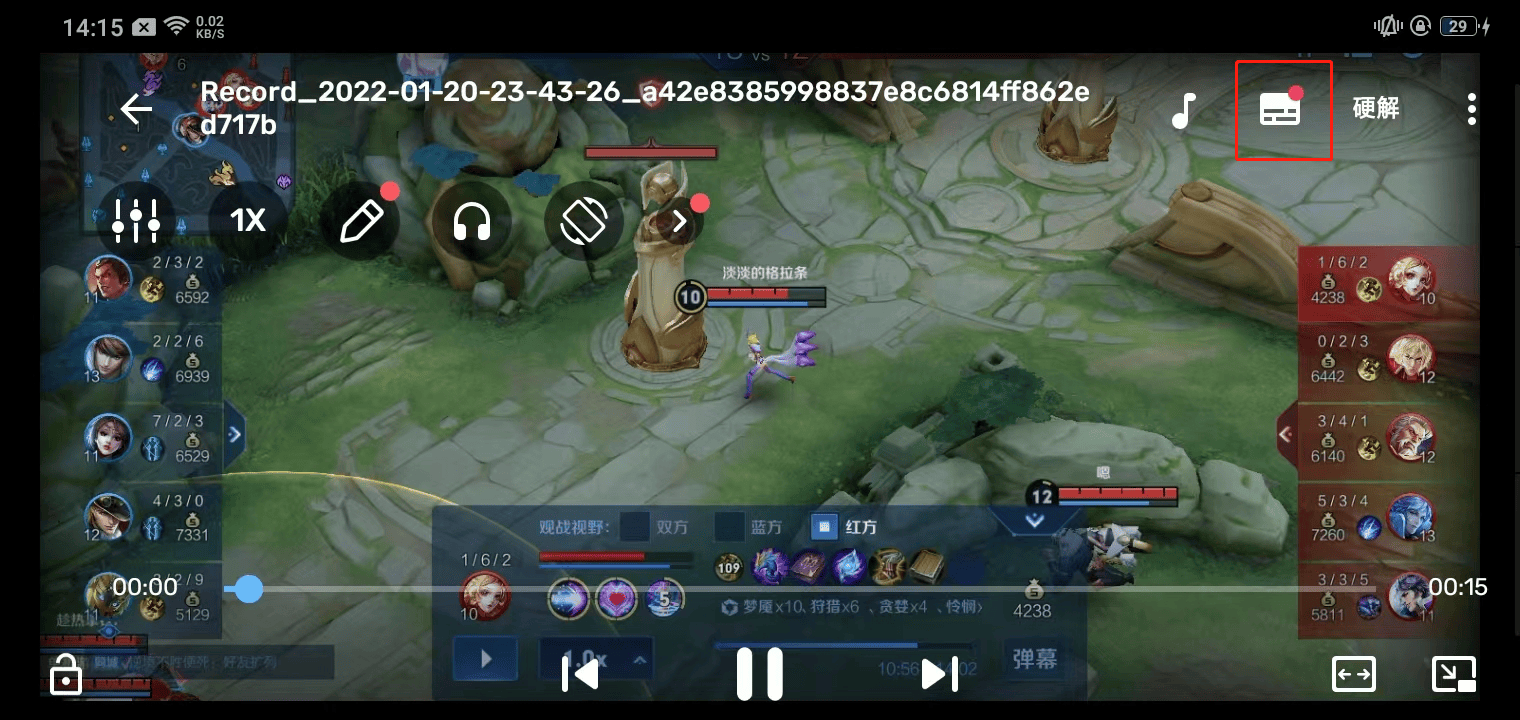Click the highlighted danmaku list icon
Screen dimensions: 1520x720
(1283, 110)
